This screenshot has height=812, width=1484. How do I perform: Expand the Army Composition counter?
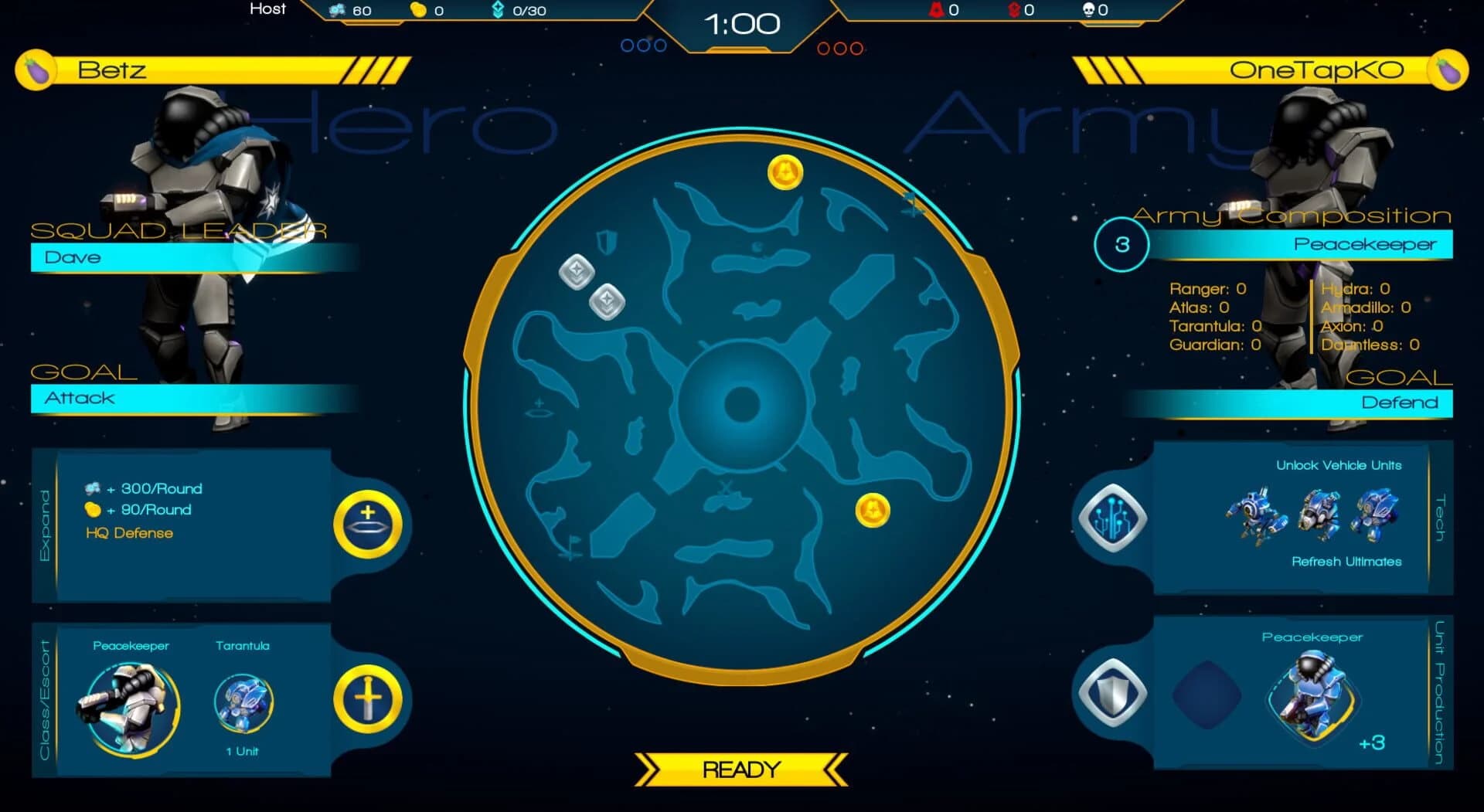point(1122,244)
